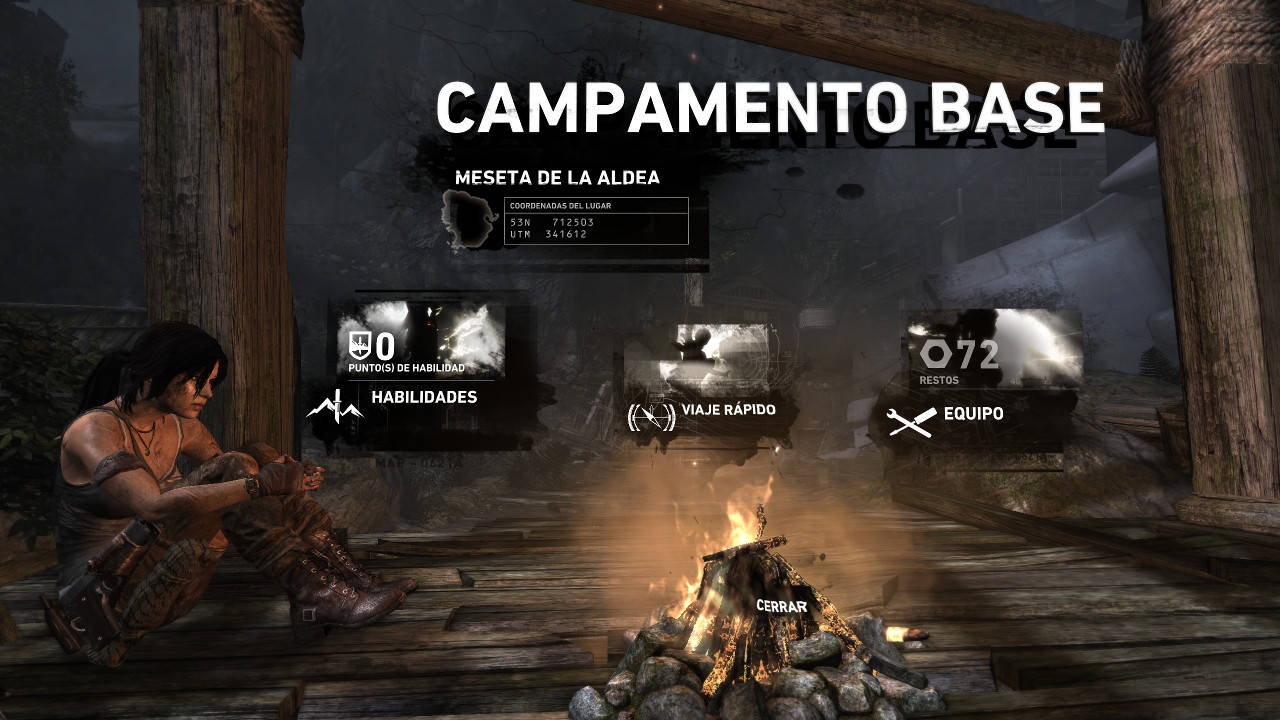Click the MESETA DE LA ALDEA location label

tap(558, 178)
